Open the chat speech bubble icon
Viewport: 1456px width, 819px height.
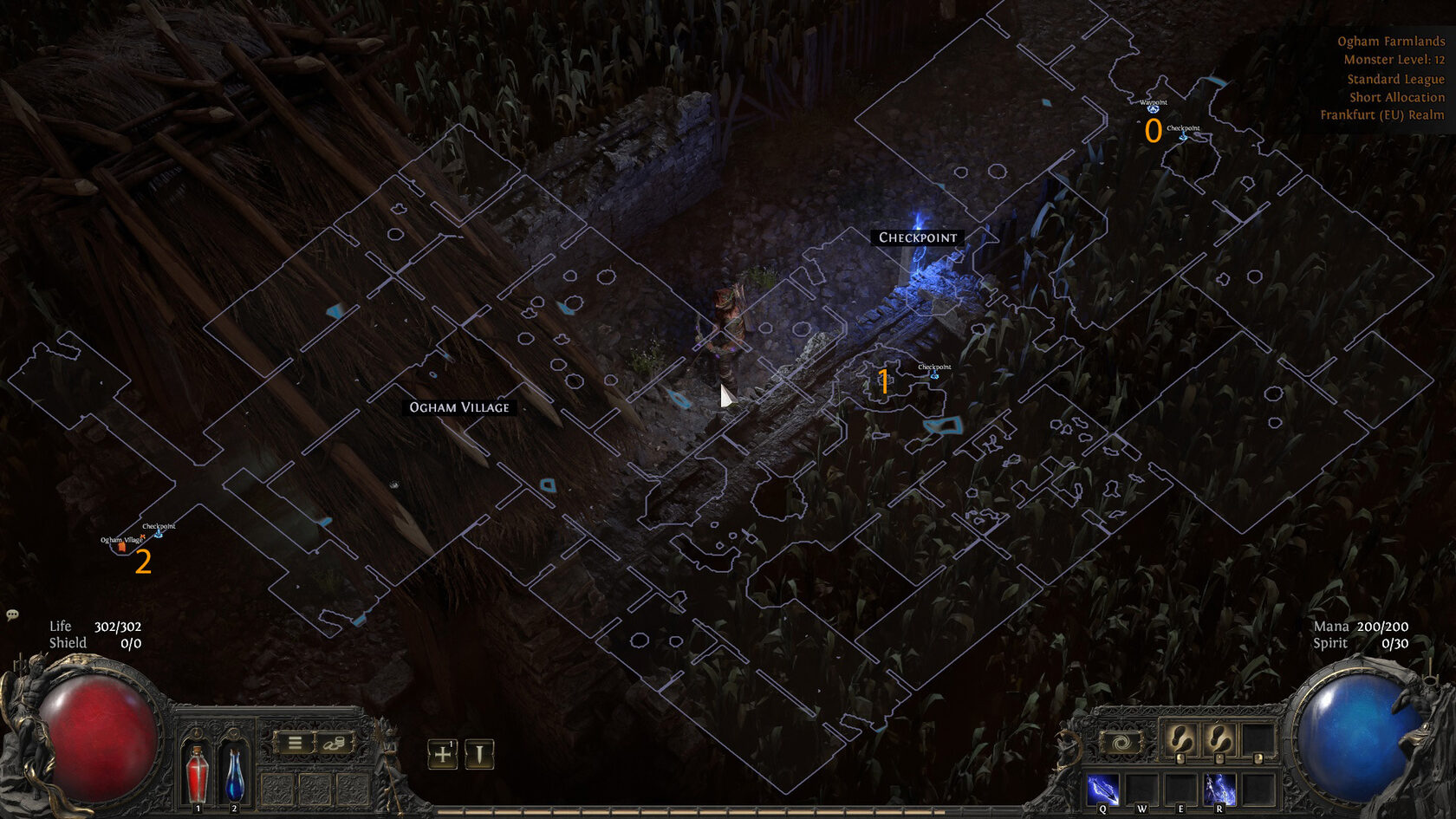12,614
